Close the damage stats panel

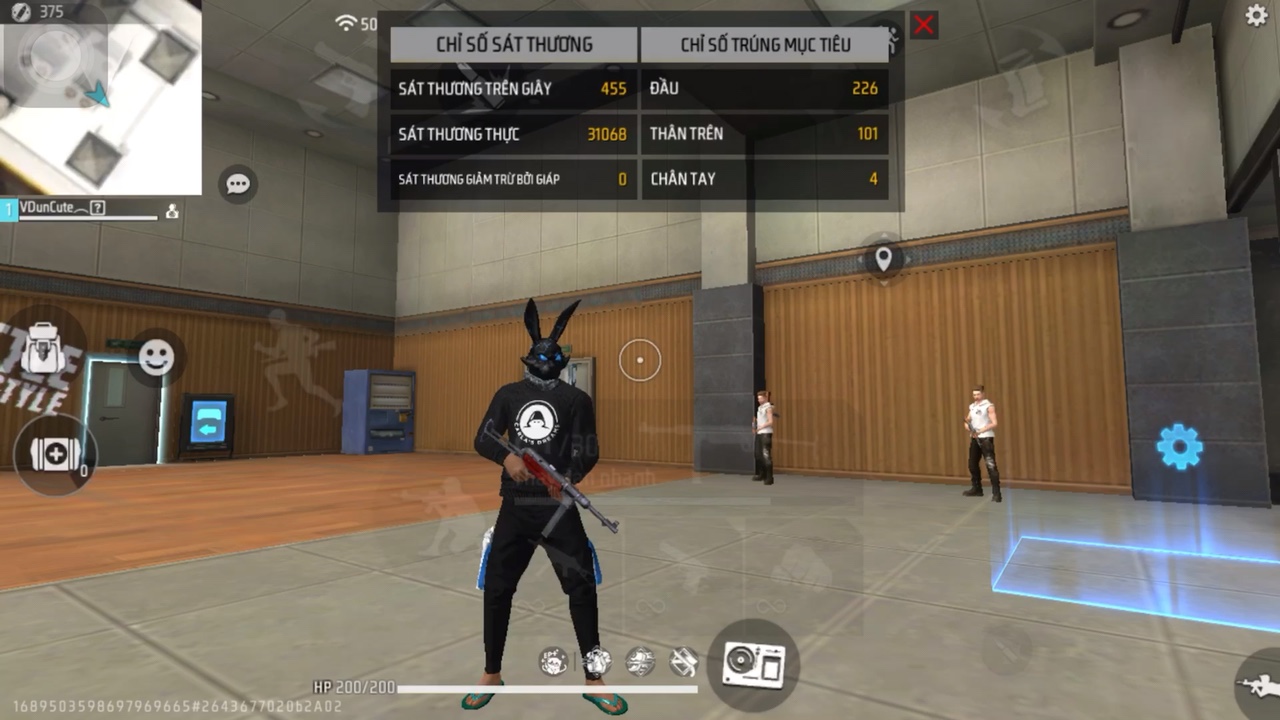924,26
